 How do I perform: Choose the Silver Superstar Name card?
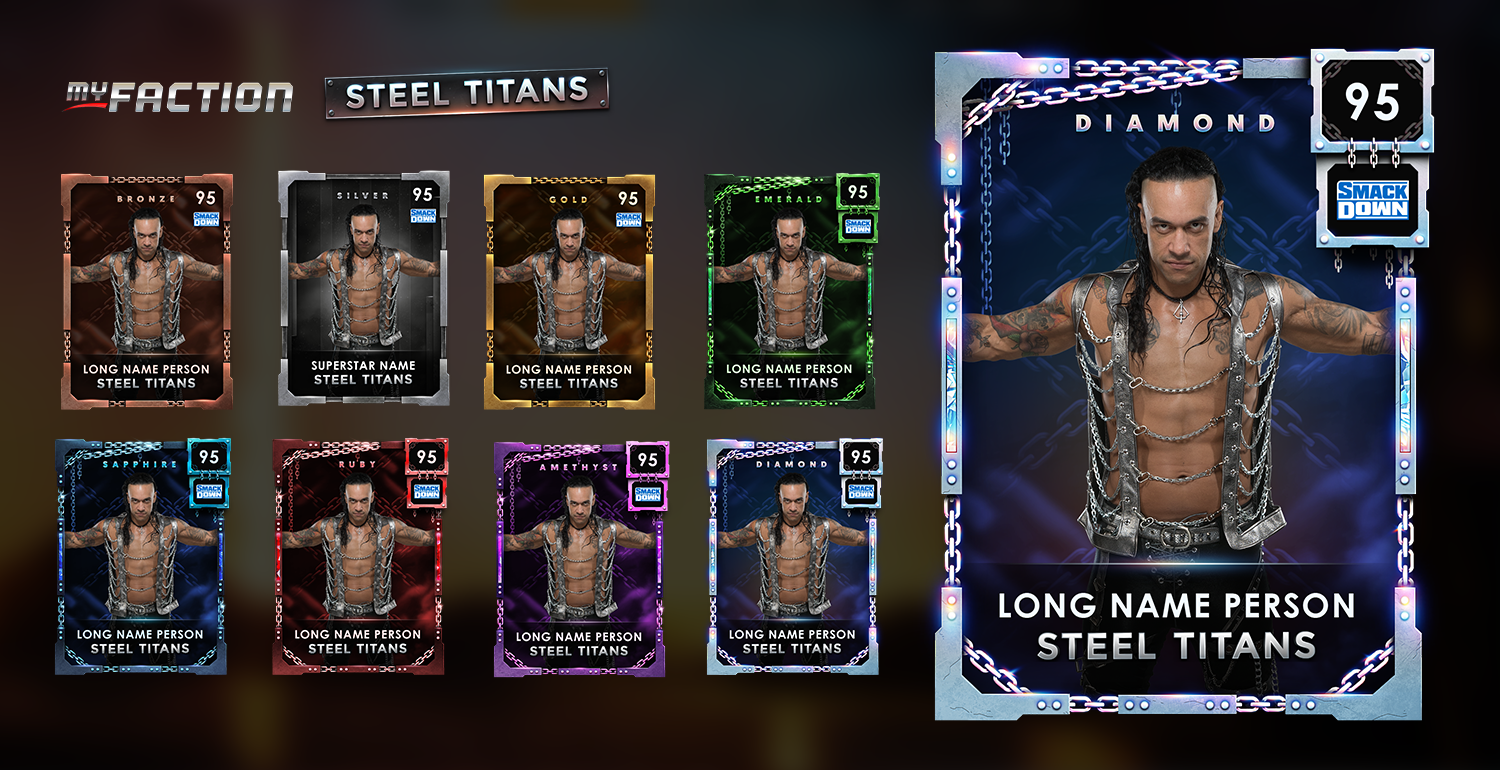(363, 288)
